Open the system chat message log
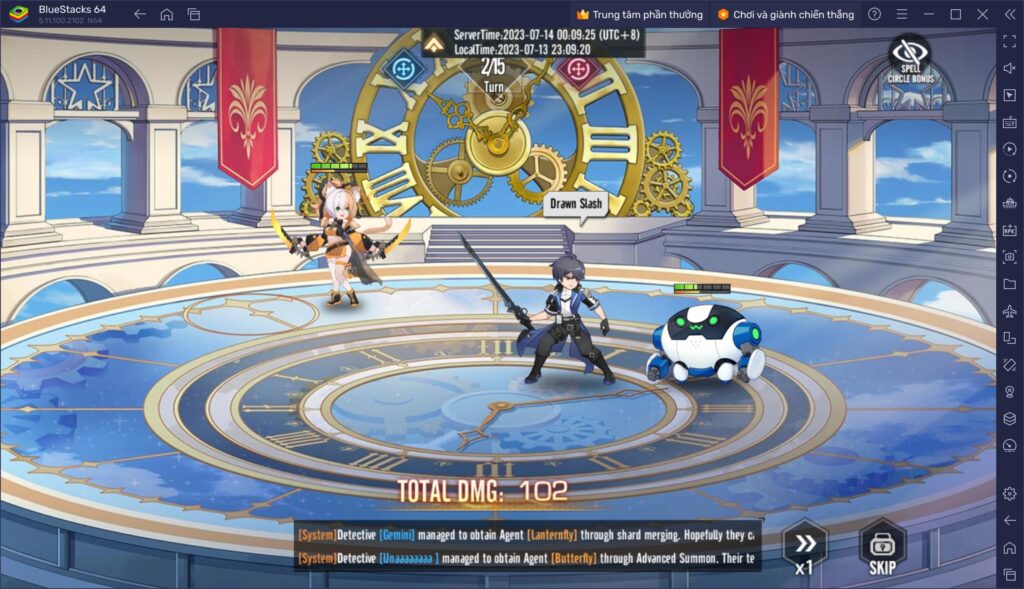This screenshot has width=1024, height=589. 528,545
